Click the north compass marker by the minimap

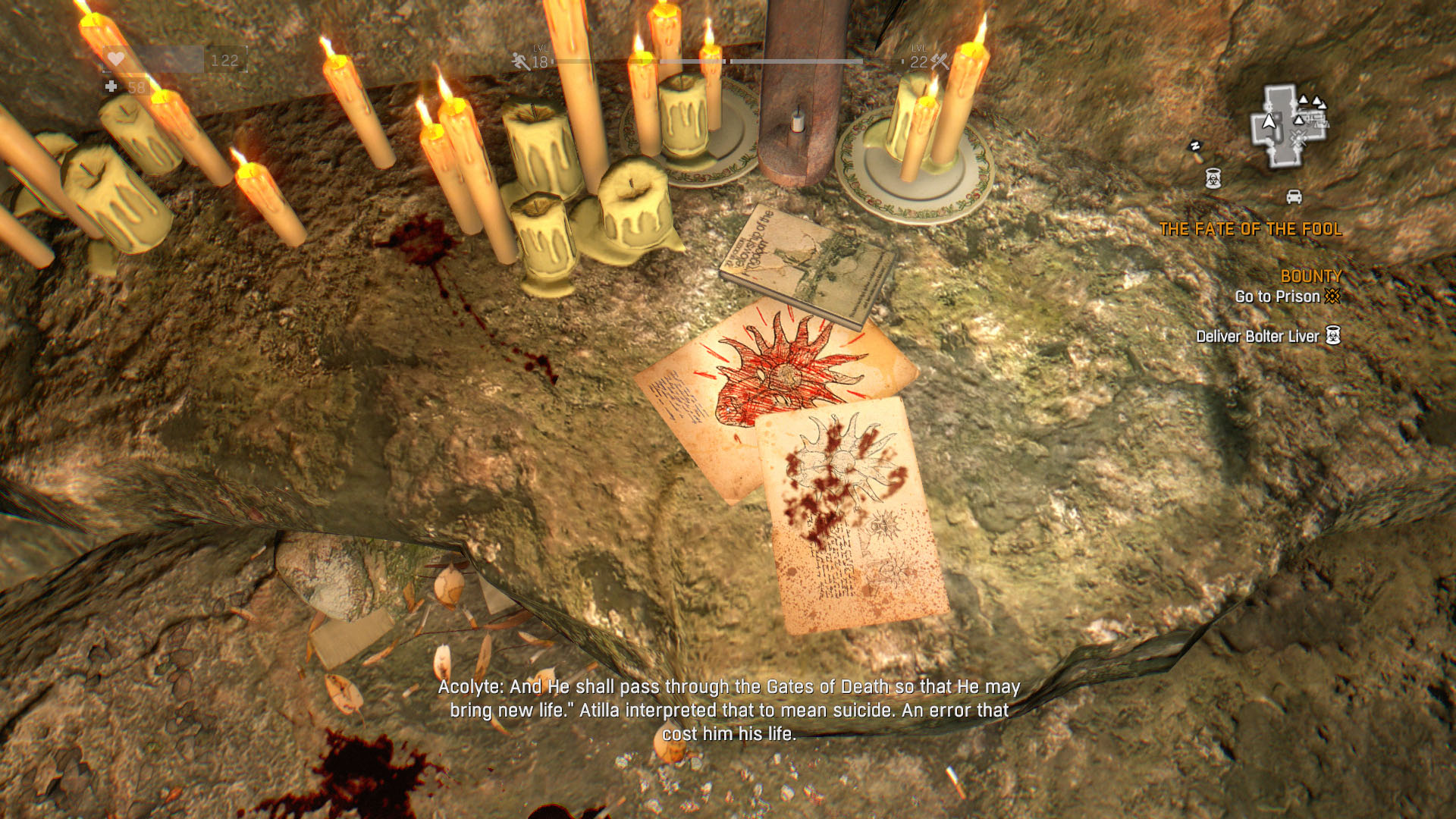point(1195,147)
